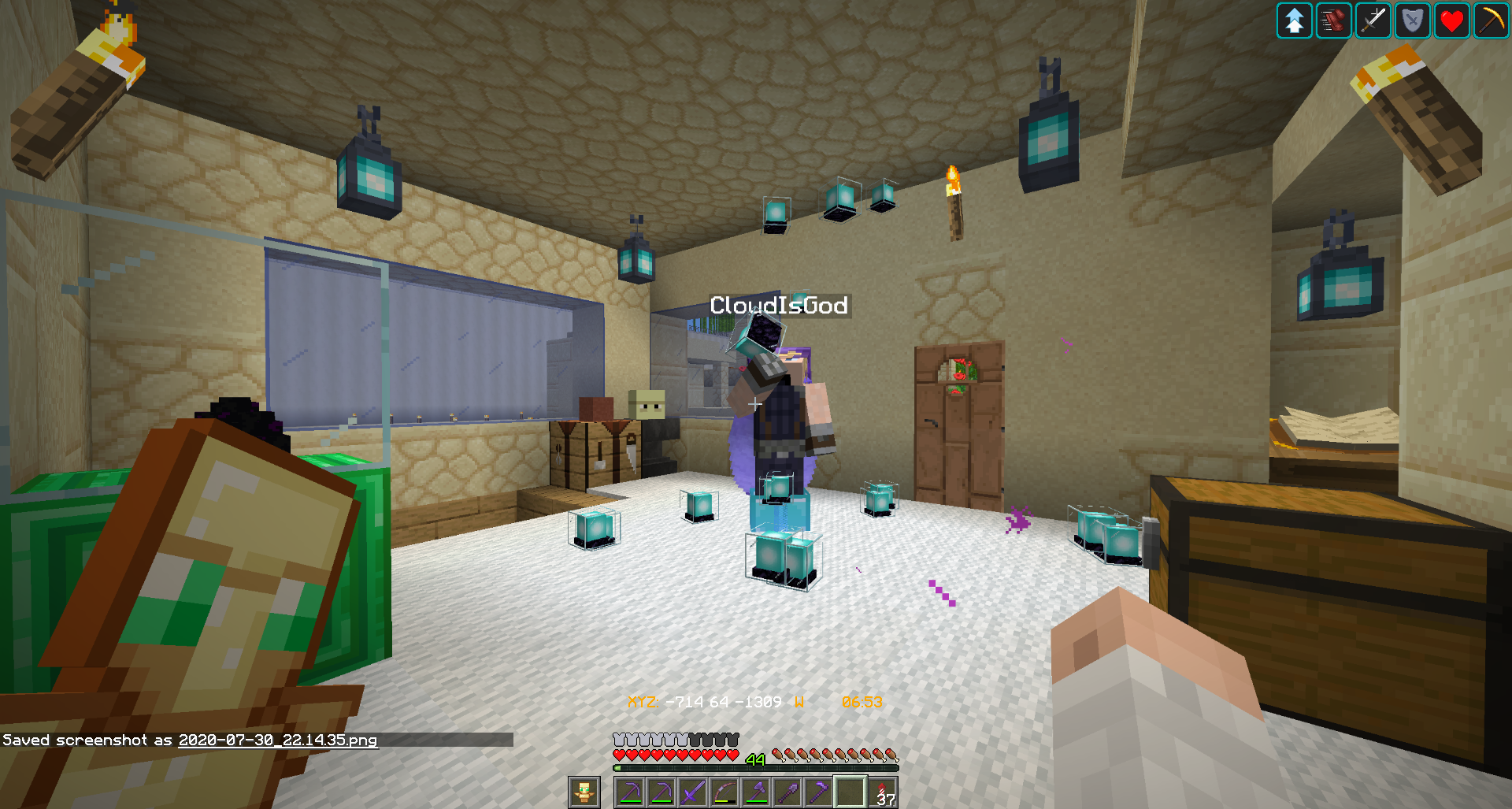This screenshot has height=809, width=1512.
Task: Click the level number 44 above the hotbar
Action: (754, 759)
